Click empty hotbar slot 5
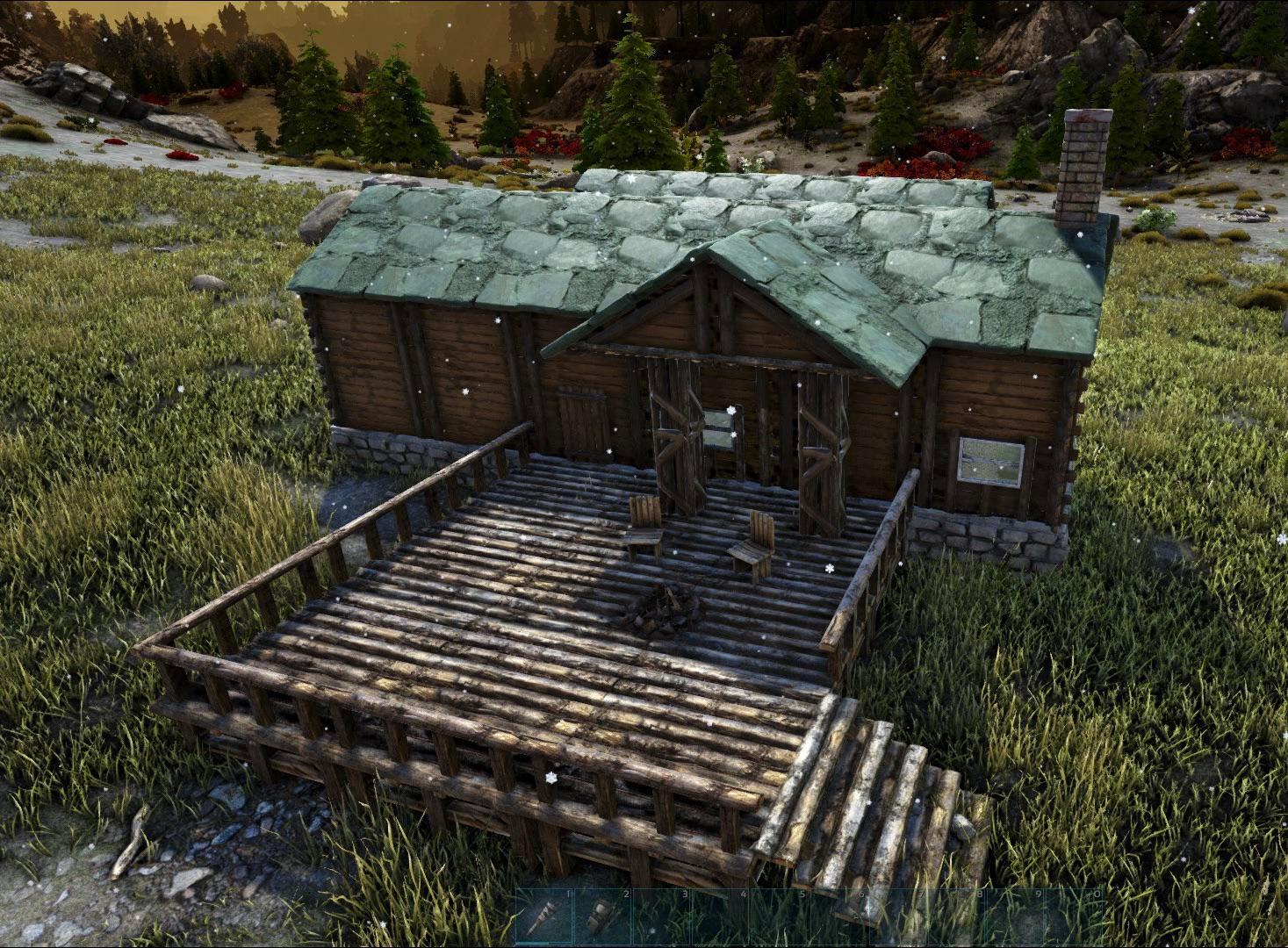The width and height of the screenshot is (1288, 948). (779, 917)
